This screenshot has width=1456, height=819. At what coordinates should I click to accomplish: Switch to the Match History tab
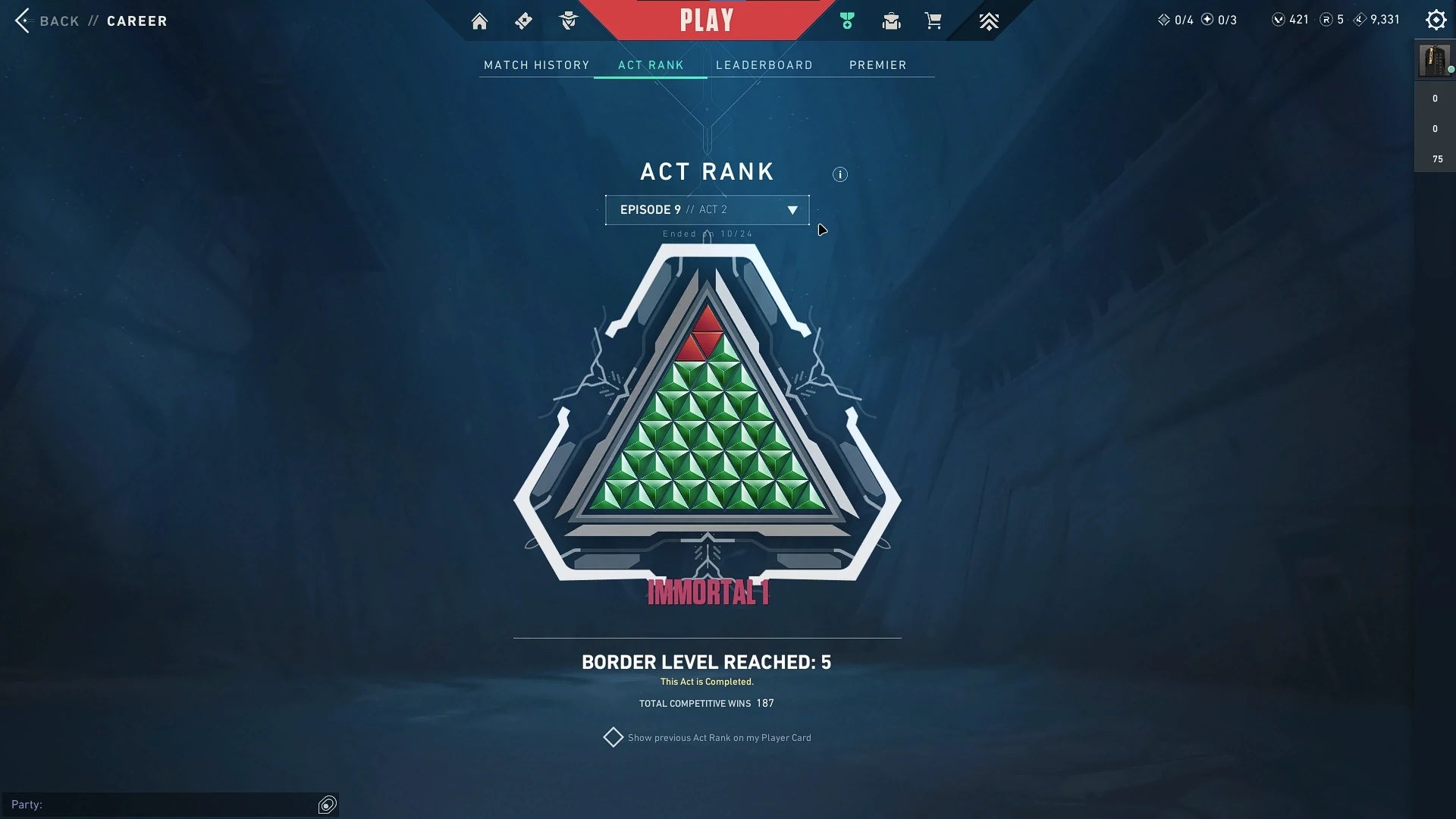[x=536, y=65]
